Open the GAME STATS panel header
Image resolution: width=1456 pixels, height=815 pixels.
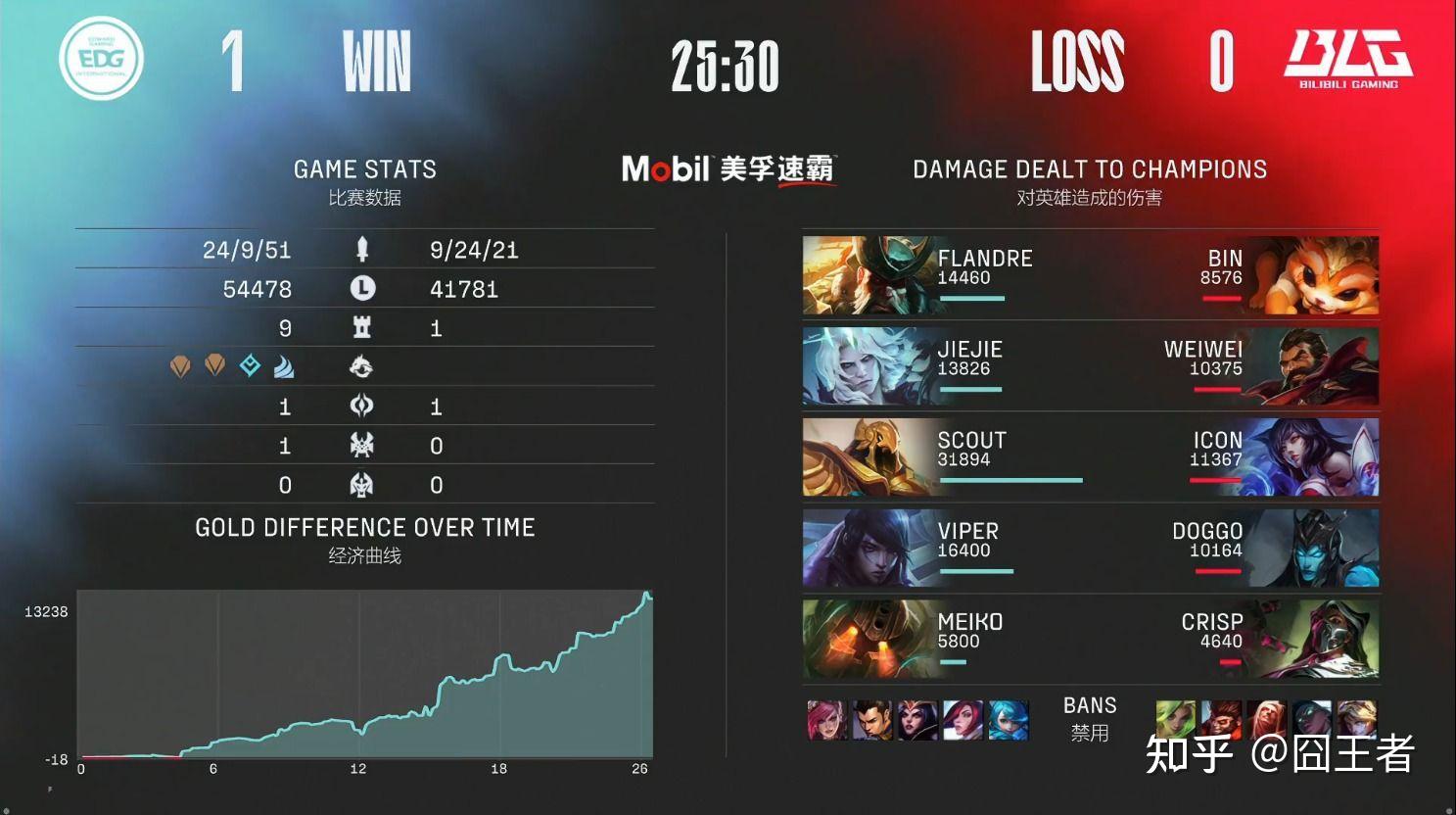point(364,168)
